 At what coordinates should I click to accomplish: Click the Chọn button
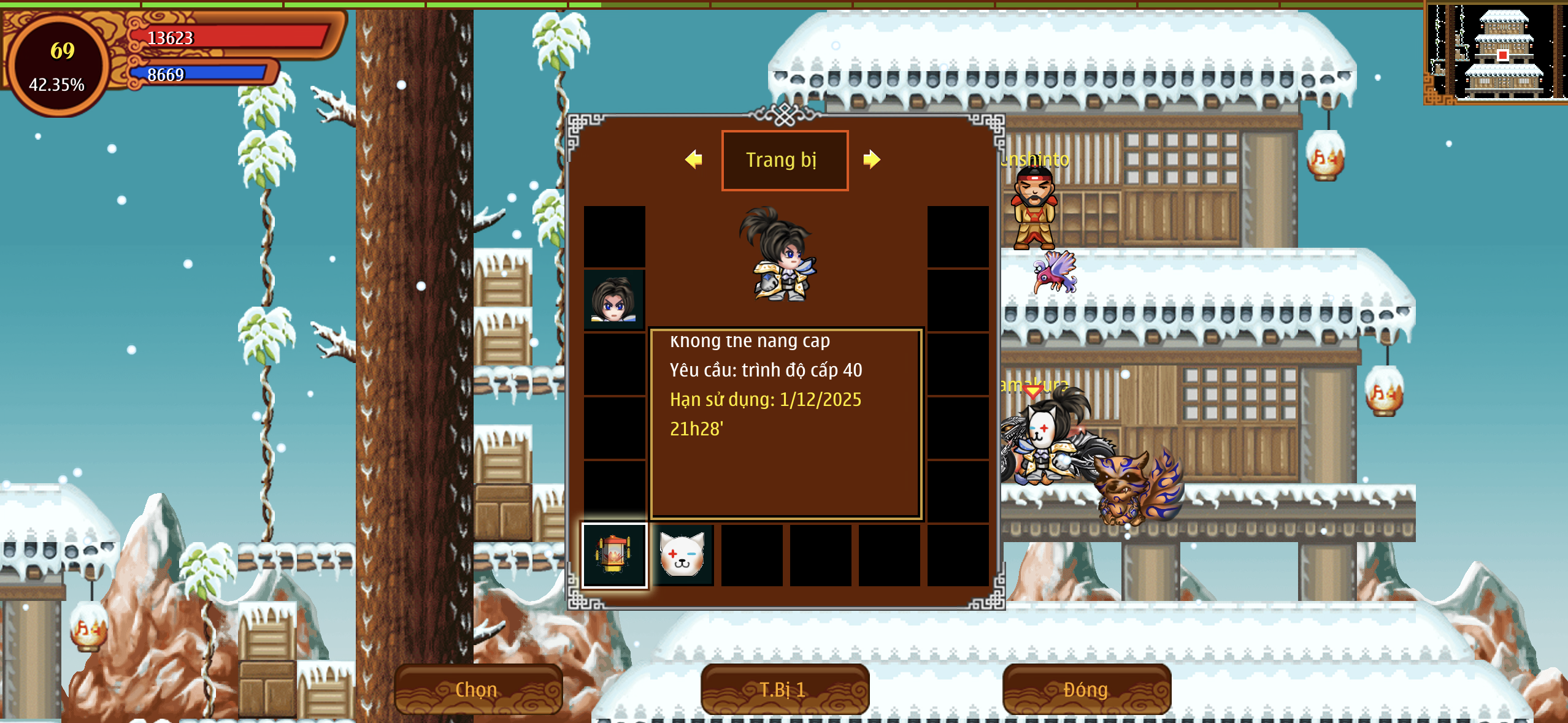point(477,689)
